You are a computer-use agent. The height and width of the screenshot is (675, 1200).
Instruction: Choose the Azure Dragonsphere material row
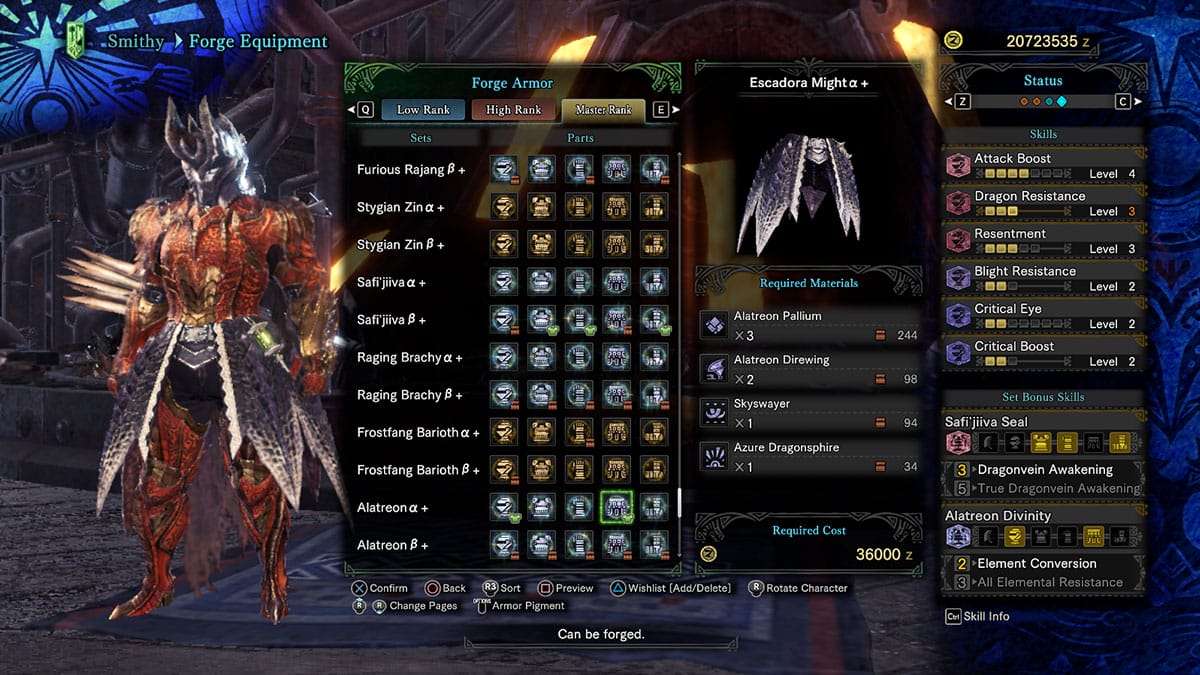click(808, 457)
